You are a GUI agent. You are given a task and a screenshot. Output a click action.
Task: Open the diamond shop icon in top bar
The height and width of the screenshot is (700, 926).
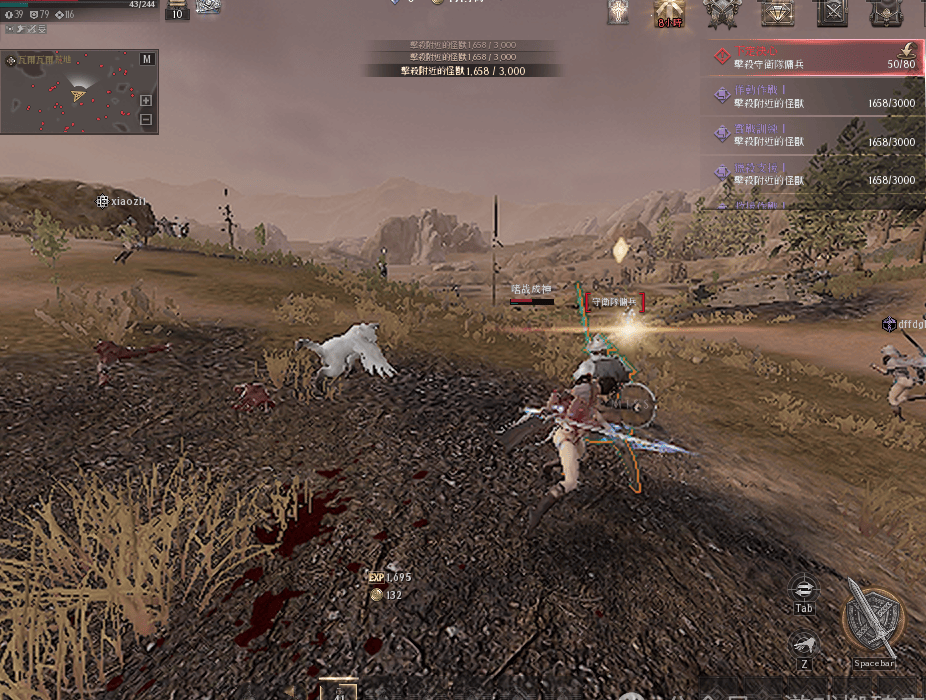776,12
